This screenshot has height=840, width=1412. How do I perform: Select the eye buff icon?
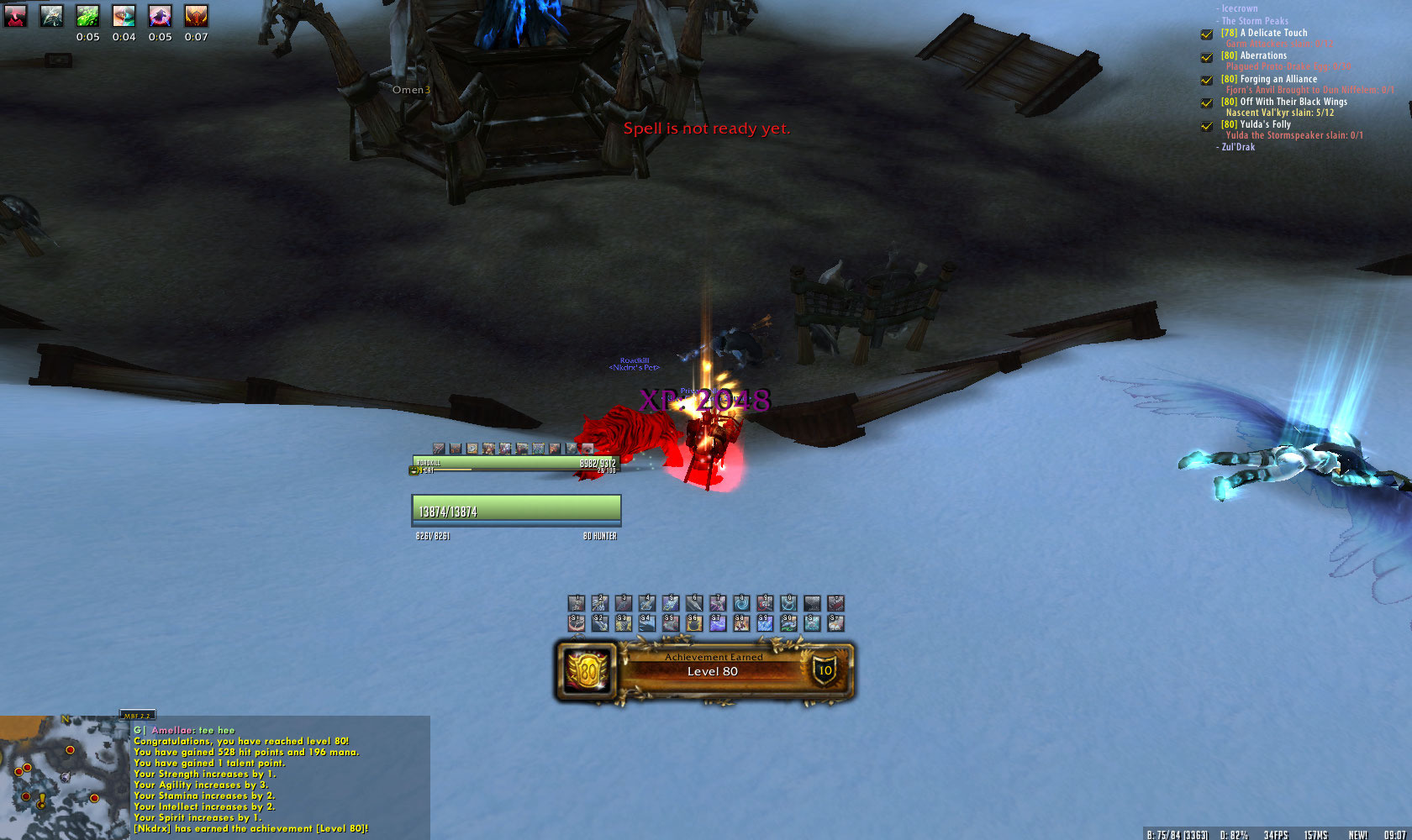[x=124, y=15]
